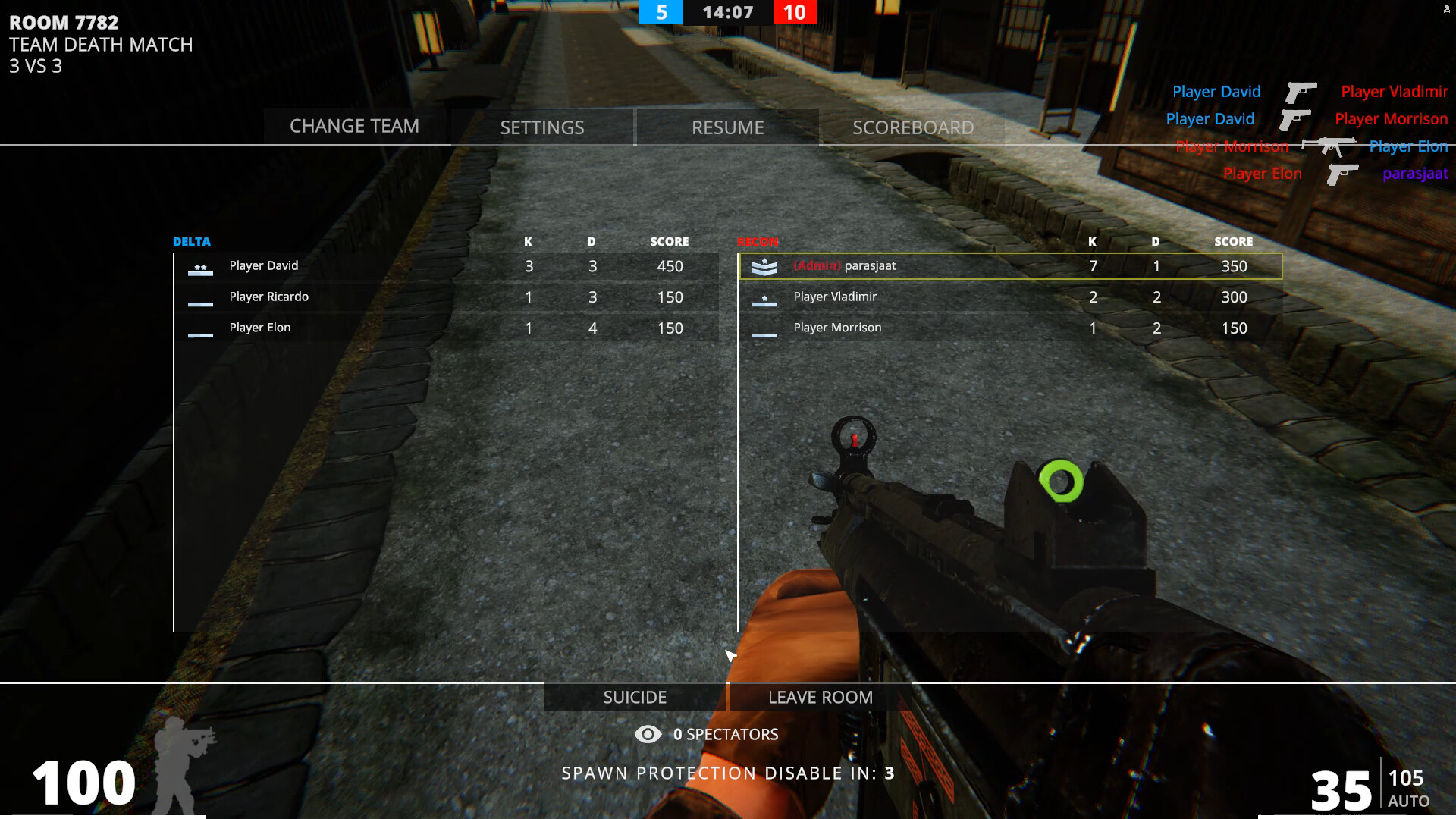Open the SETTINGS menu
The image size is (1456, 819).
point(541,127)
